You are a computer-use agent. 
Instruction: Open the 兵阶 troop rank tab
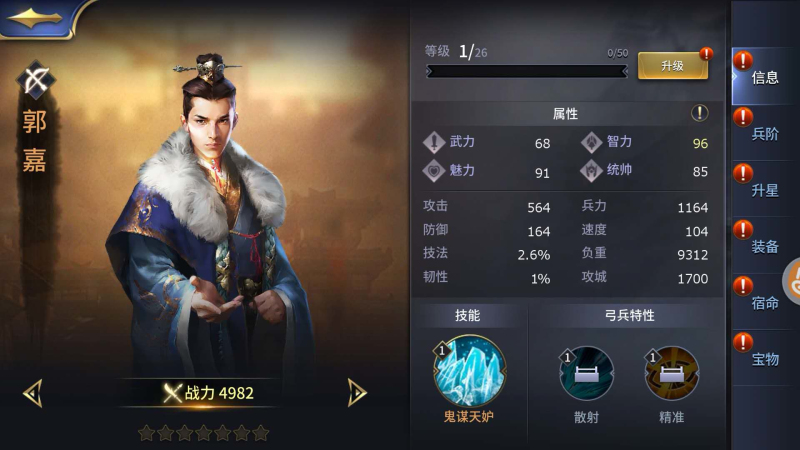tap(764, 134)
